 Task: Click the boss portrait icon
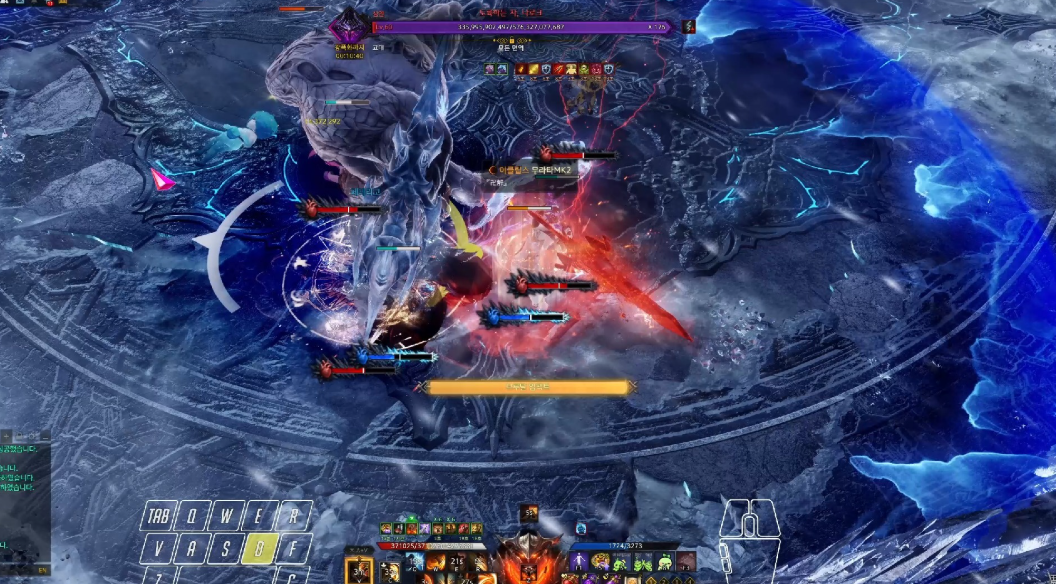(x=348, y=24)
